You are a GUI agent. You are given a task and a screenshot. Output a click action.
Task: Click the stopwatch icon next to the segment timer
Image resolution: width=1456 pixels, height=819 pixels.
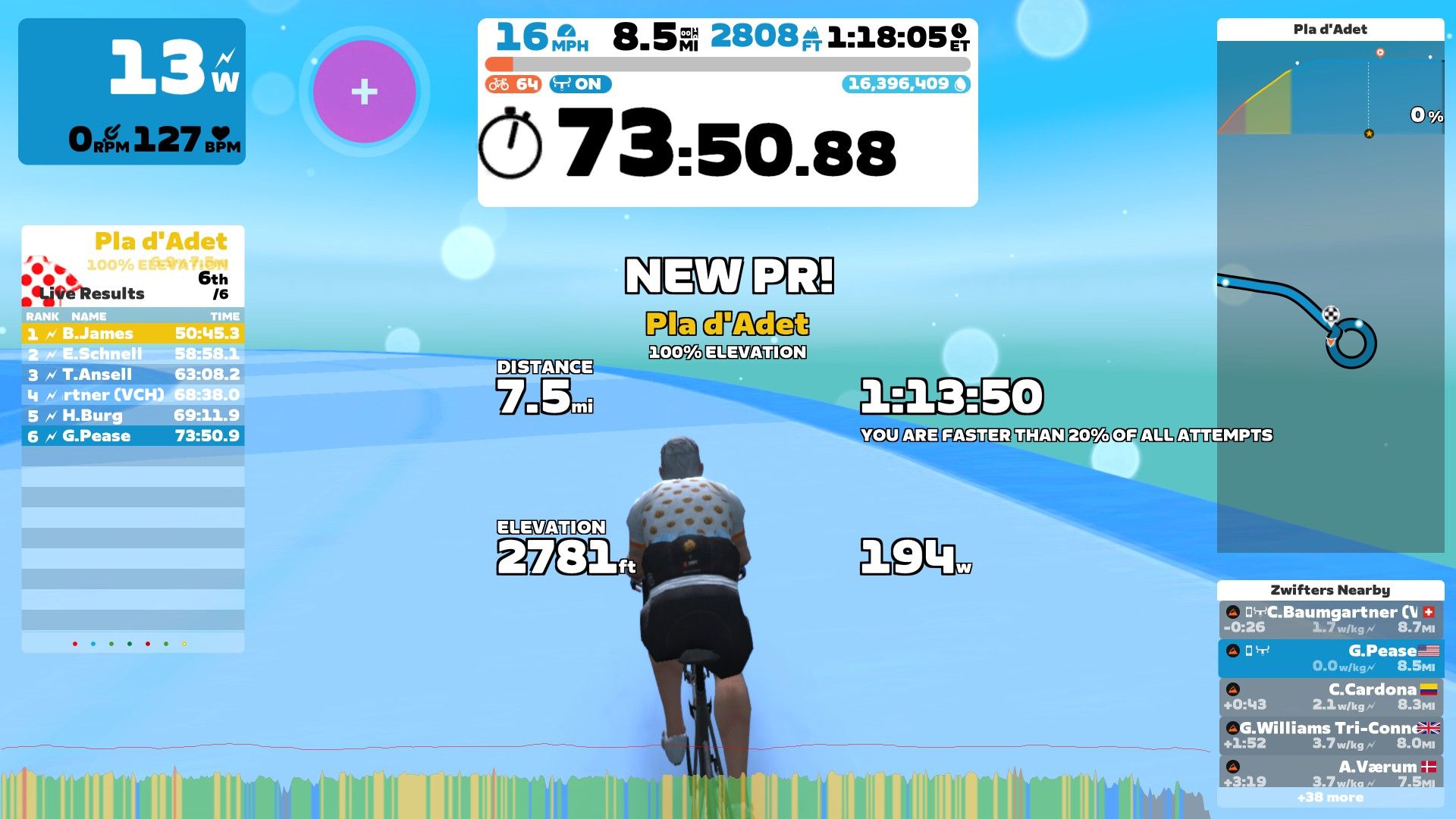click(x=514, y=143)
